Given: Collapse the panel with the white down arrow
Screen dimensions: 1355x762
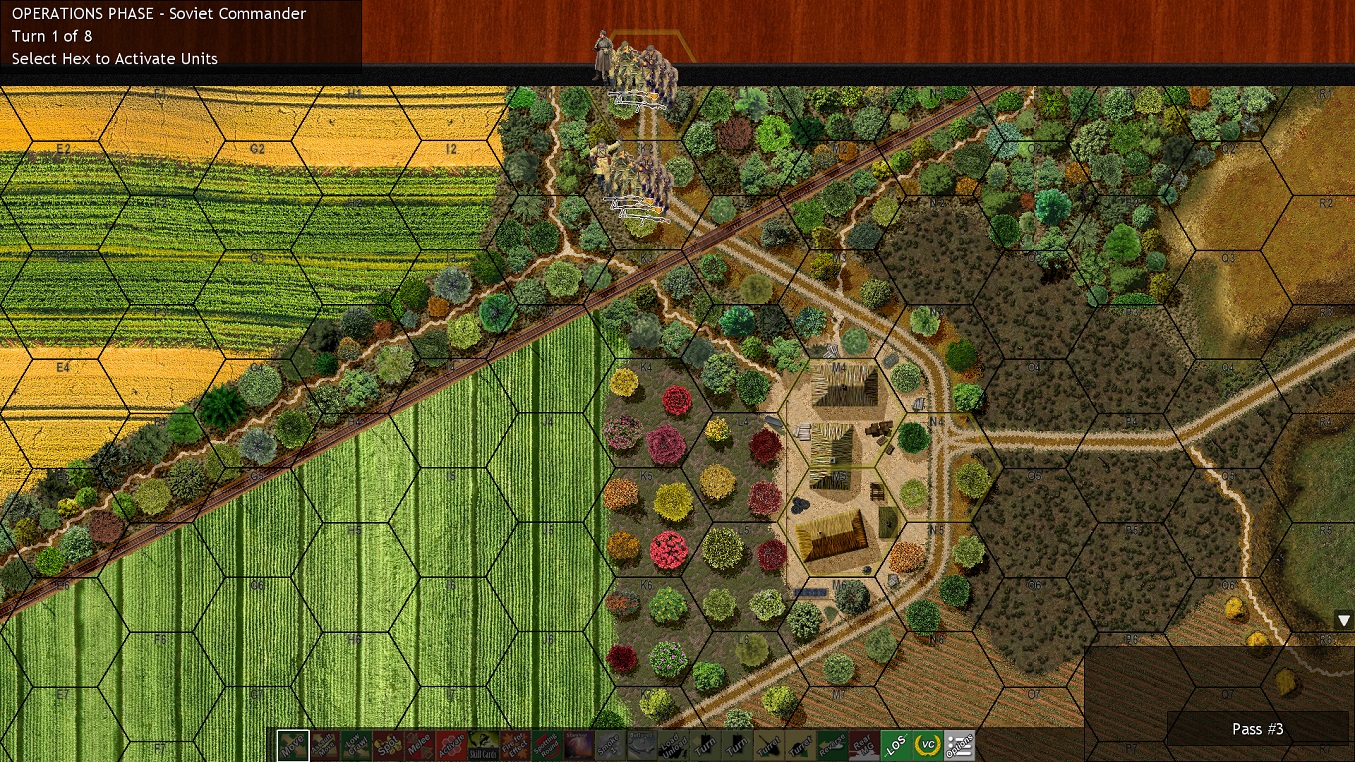Looking at the screenshot, I should point(1346,620).
